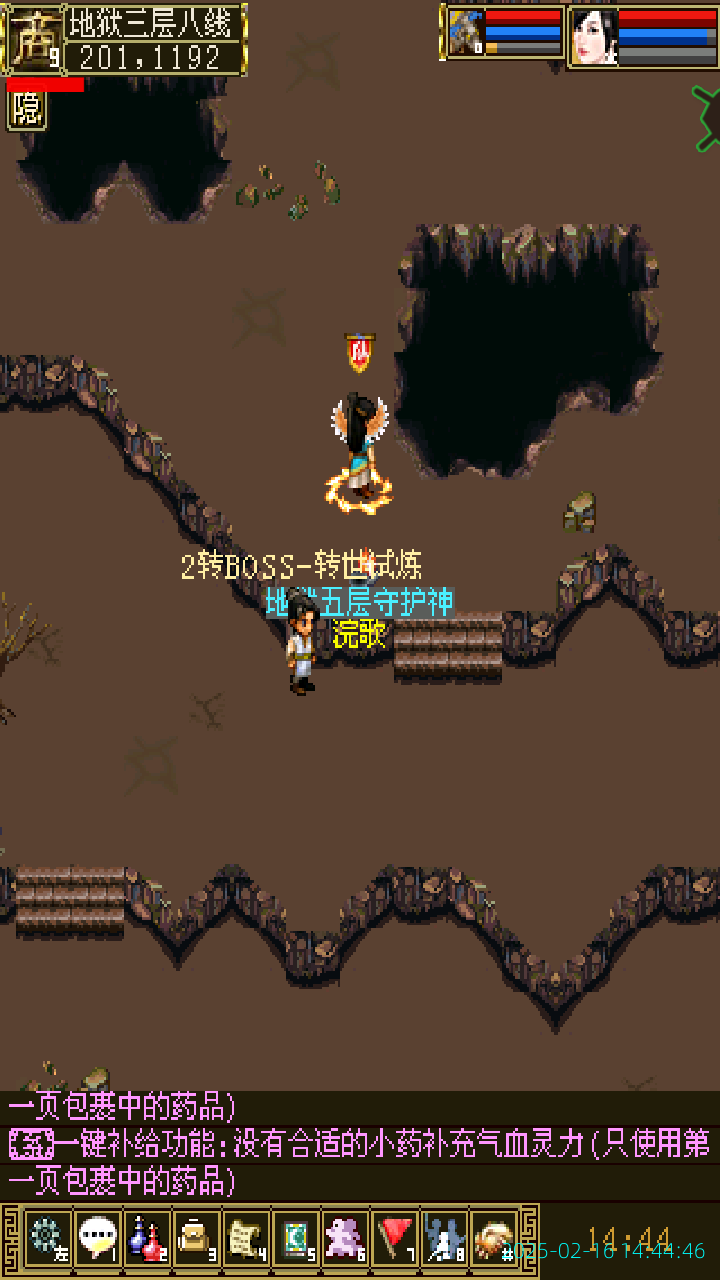Open the pink character figure menu
Image resolution: width=720 pixels, height=1280 pixels.
345,1238
